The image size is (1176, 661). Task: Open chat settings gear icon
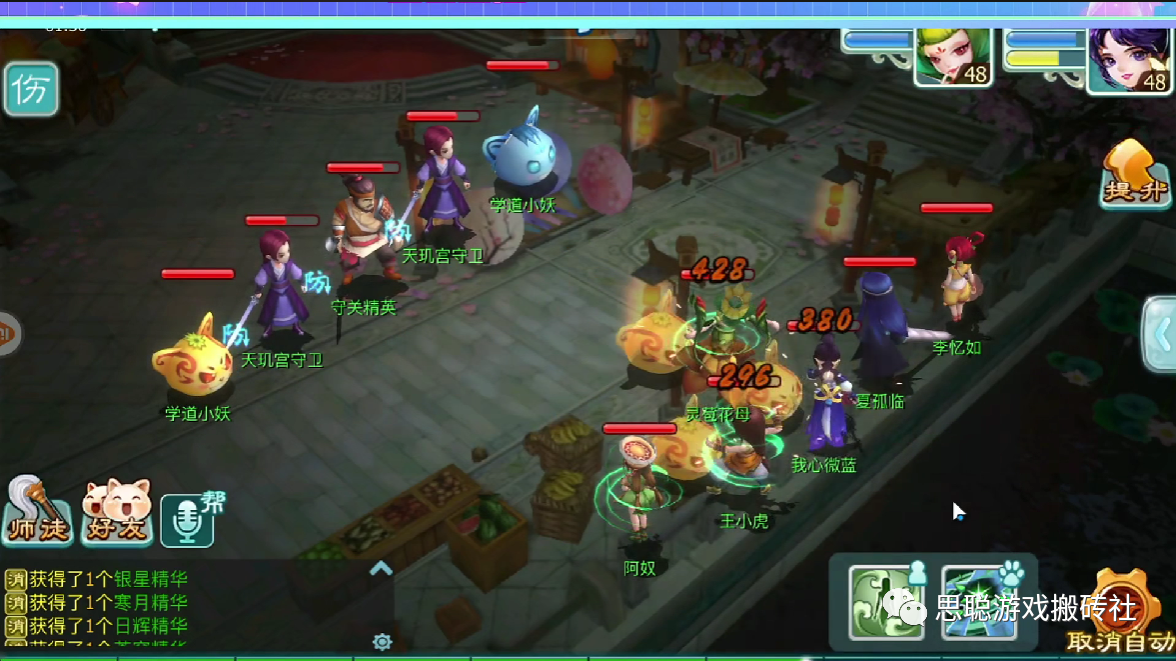[x=381, y=641]
